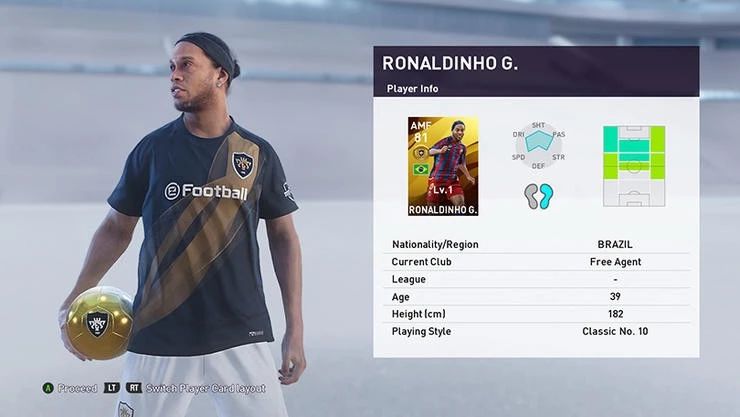Select the Ronaldinho G. player card
Image resolution: width=740 pixels, height=417 pixels.
pyautogui.click(x=443, y=167)
